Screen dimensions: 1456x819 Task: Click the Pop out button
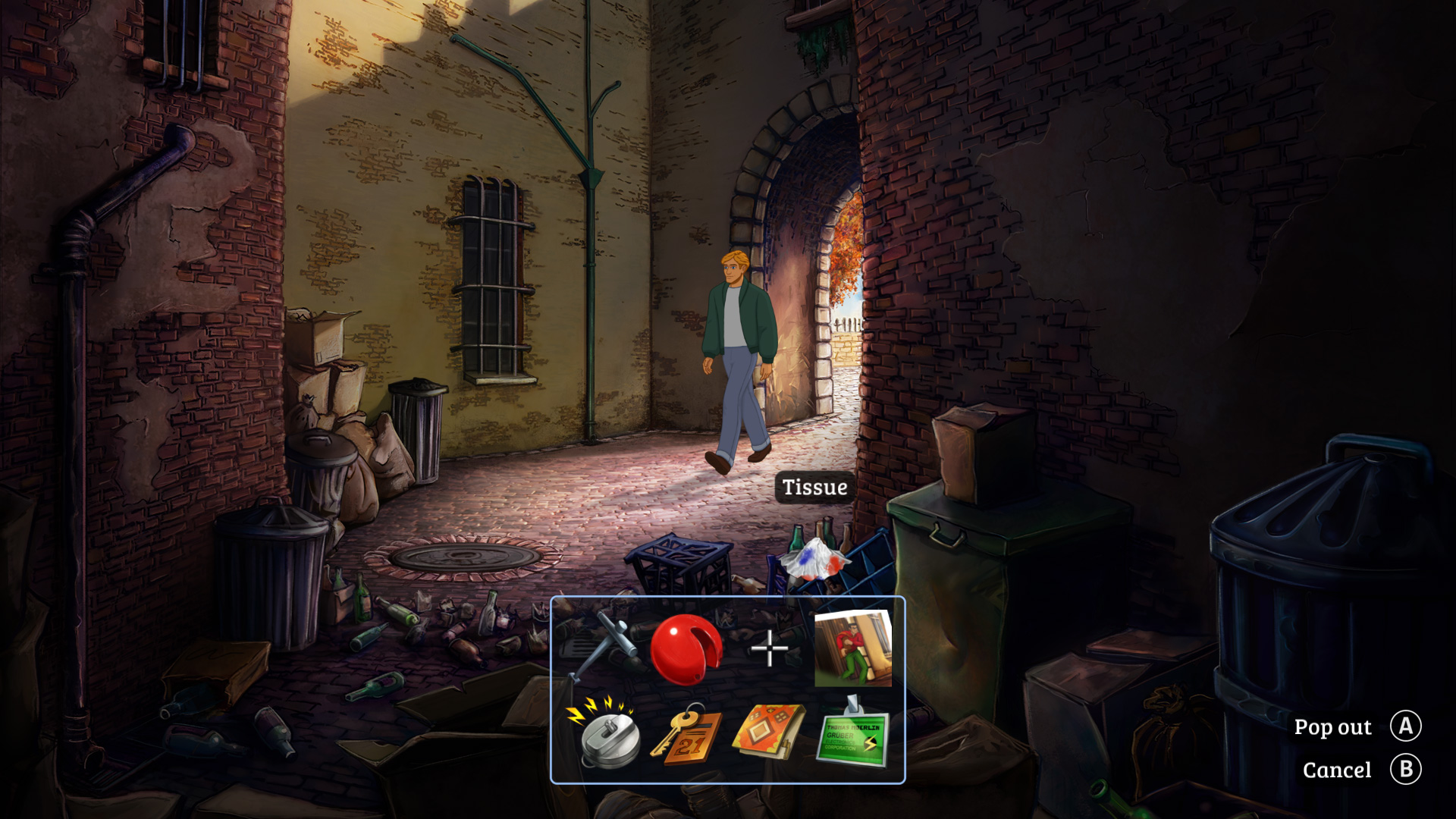point(1332,726)
